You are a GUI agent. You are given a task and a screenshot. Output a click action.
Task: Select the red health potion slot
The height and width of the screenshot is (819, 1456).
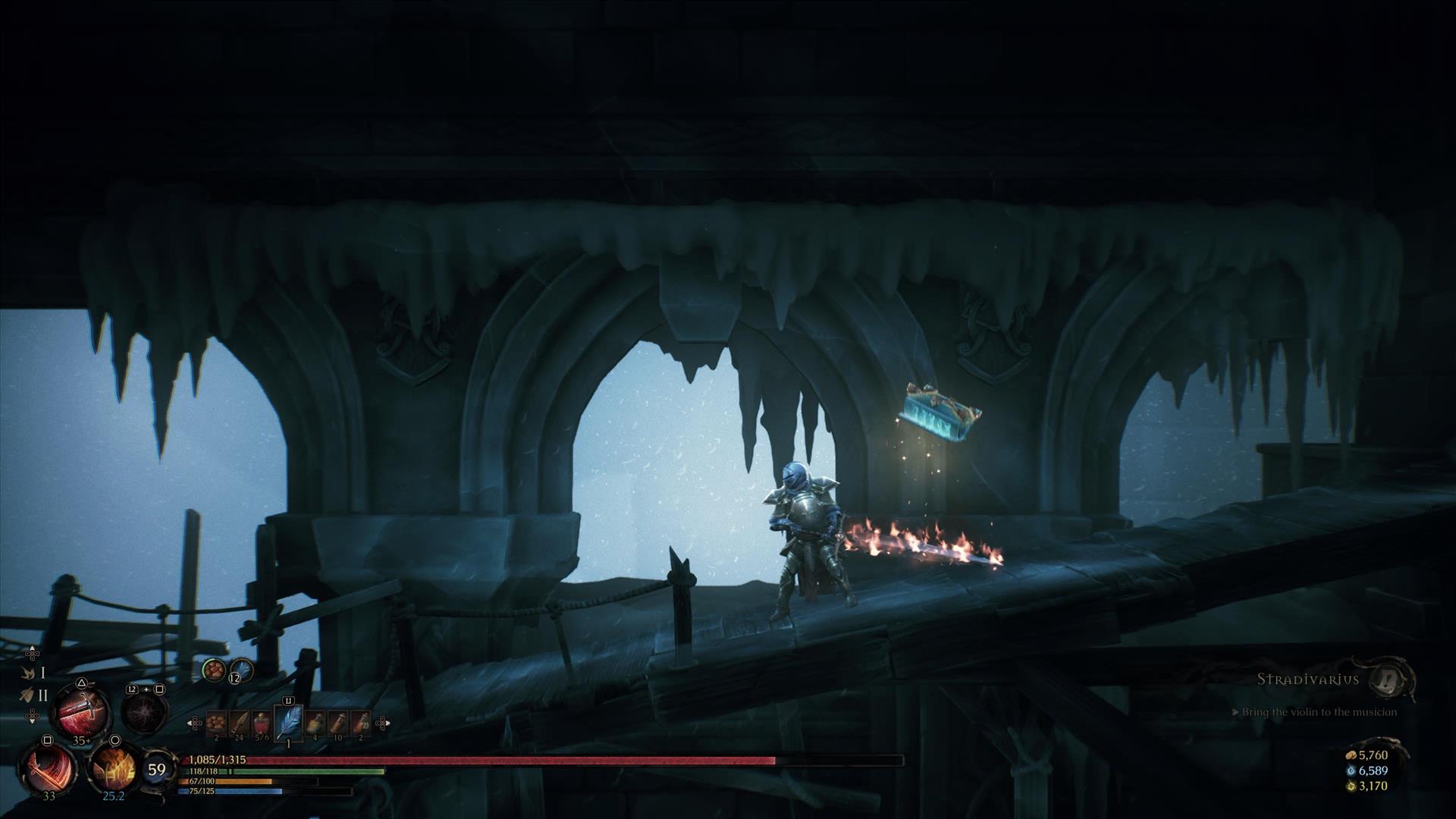(x=262, y=723)
